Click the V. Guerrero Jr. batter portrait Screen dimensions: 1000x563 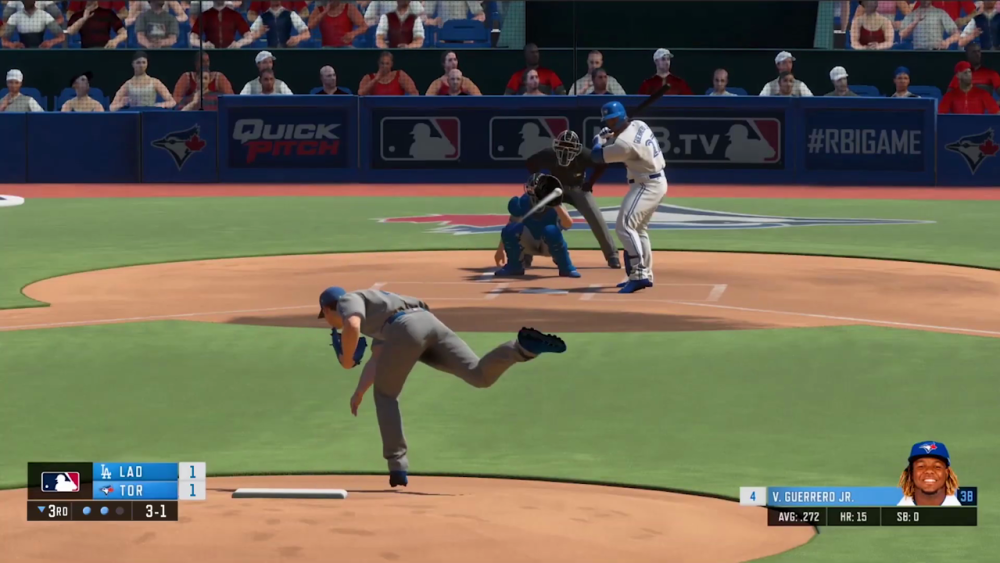click(x=928, y=474)
